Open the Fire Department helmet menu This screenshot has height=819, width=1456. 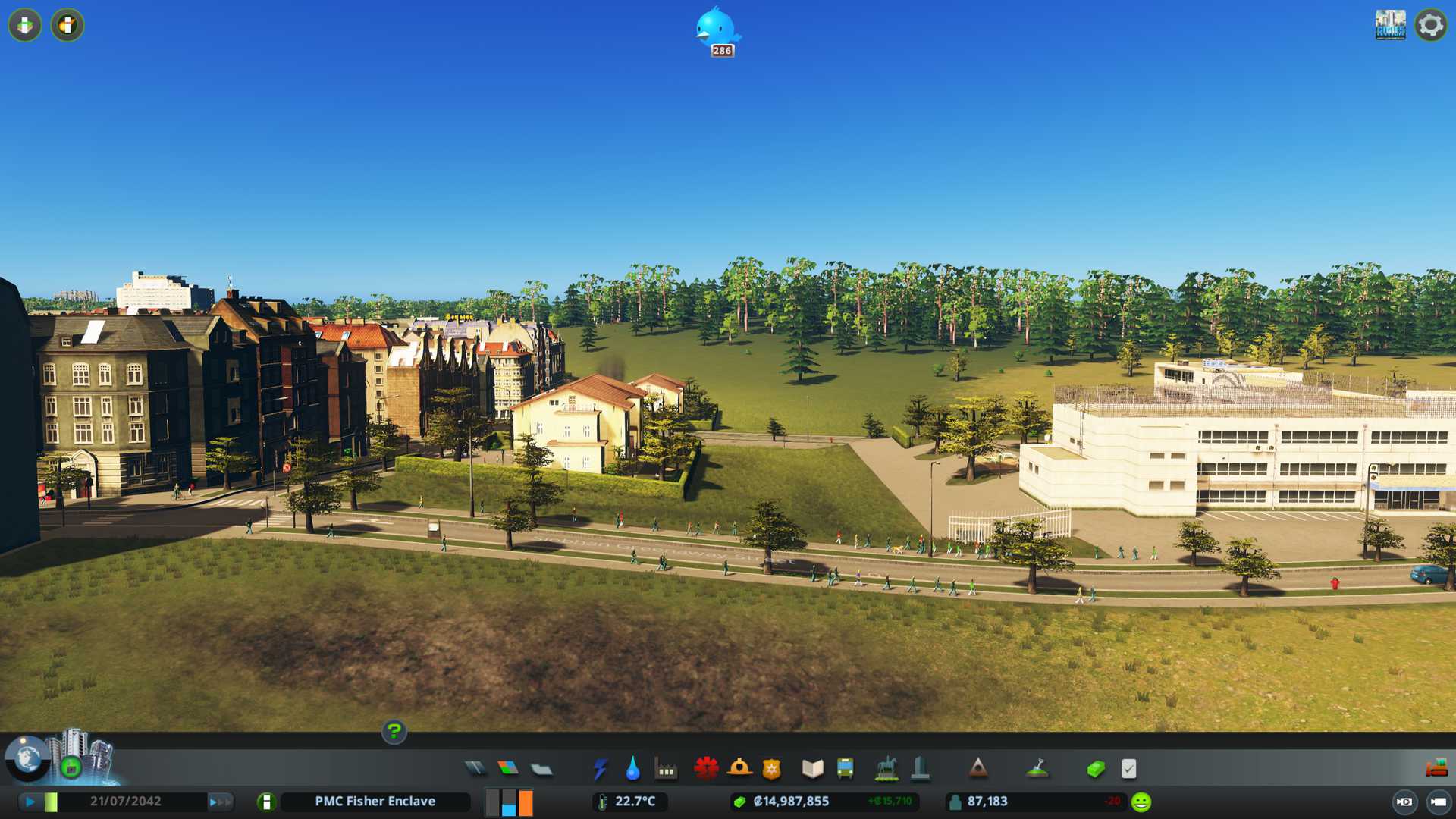739,769
